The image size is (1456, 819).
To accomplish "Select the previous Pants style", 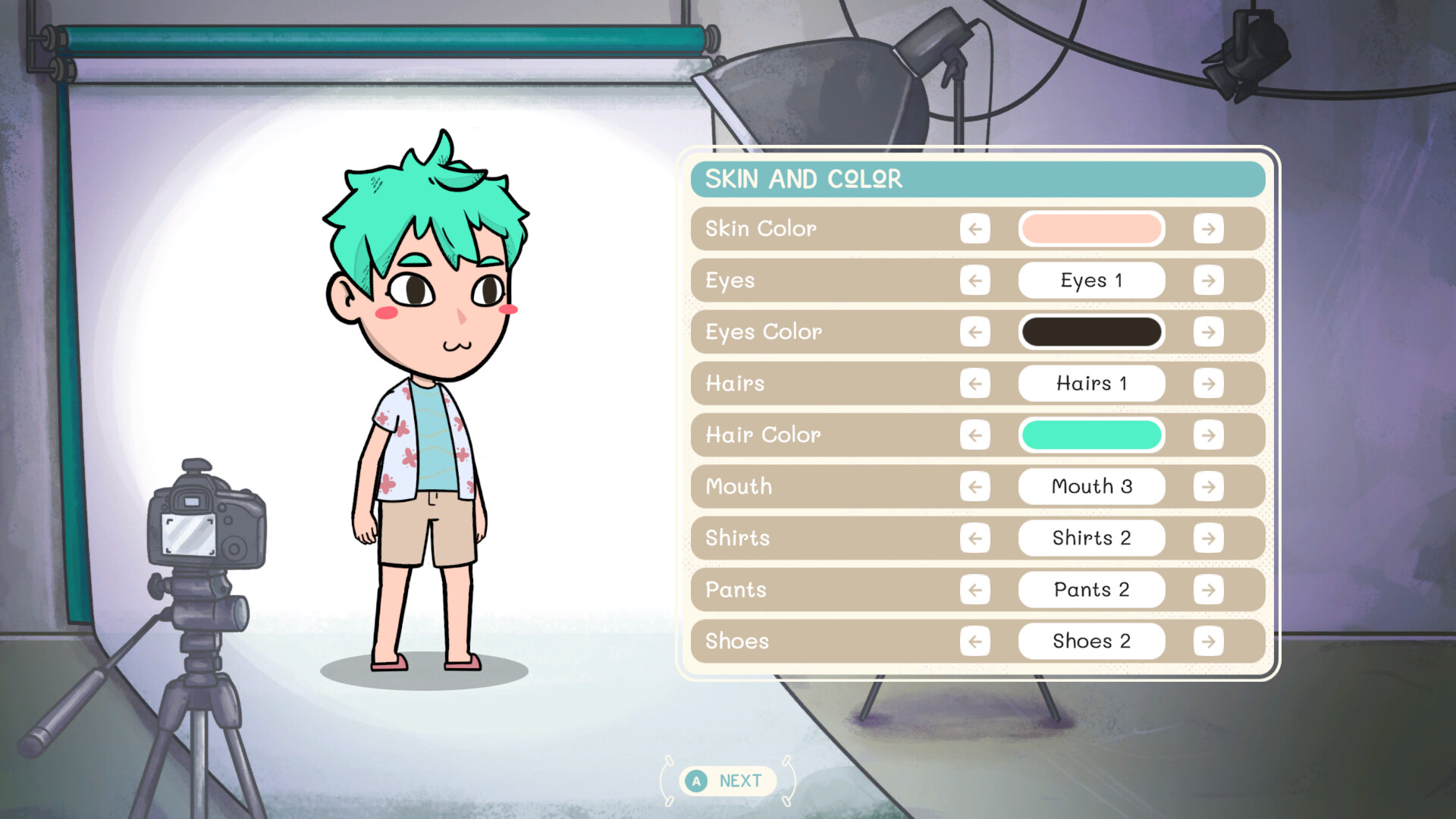I will click(x=975, y=590).
